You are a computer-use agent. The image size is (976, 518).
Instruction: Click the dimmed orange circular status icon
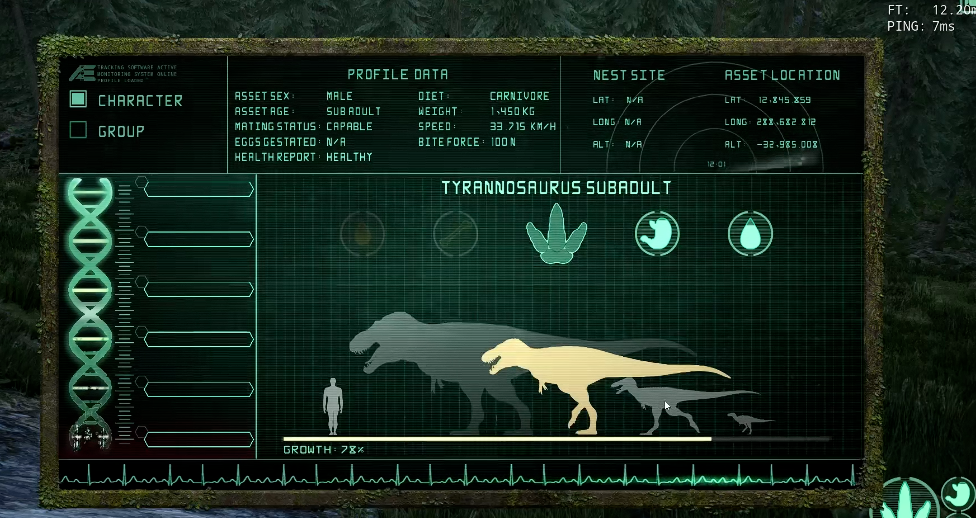coord(362,234)
